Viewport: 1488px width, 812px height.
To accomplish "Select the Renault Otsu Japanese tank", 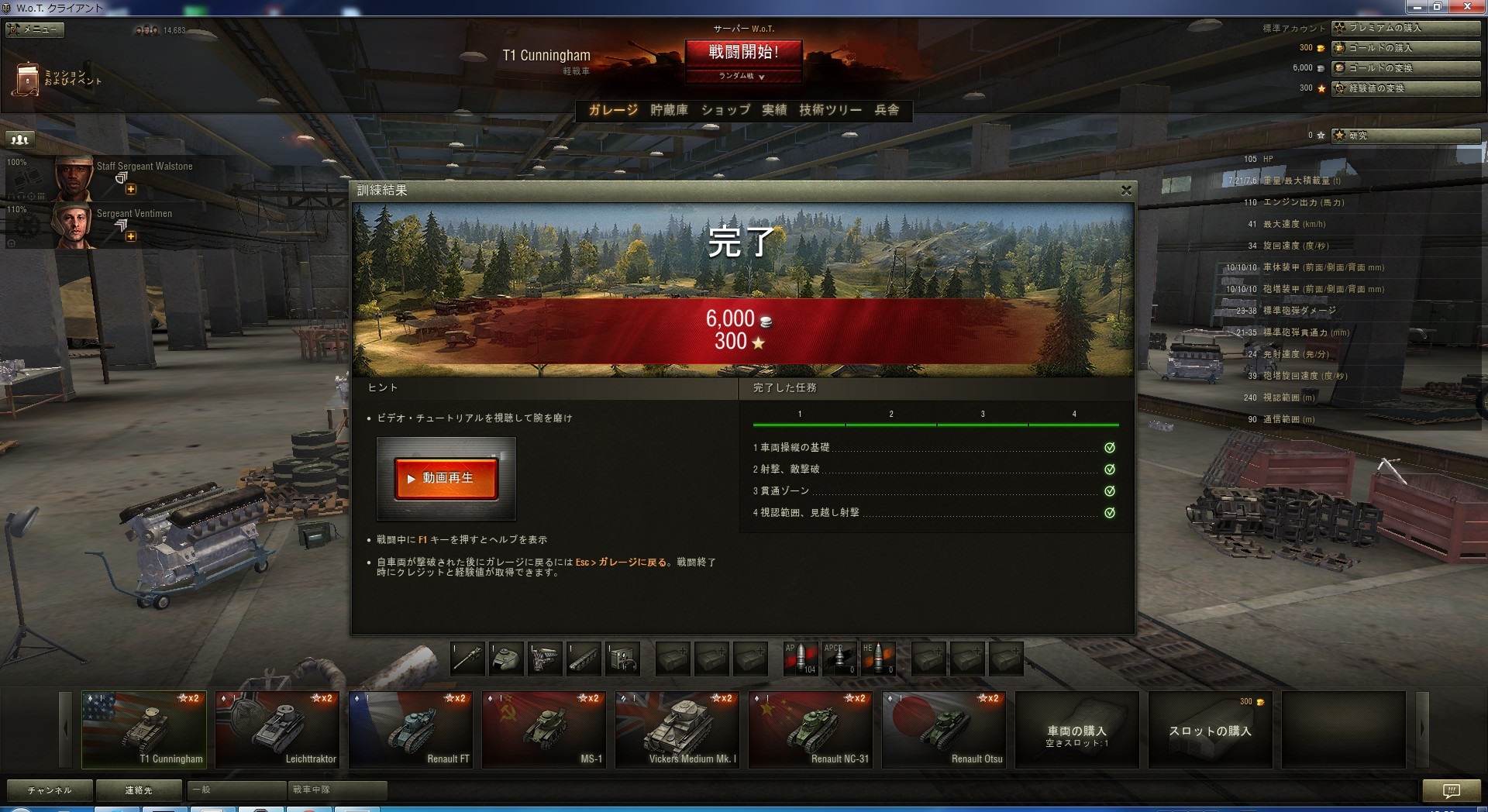I will pyautogui.click(x=944, y=729).
